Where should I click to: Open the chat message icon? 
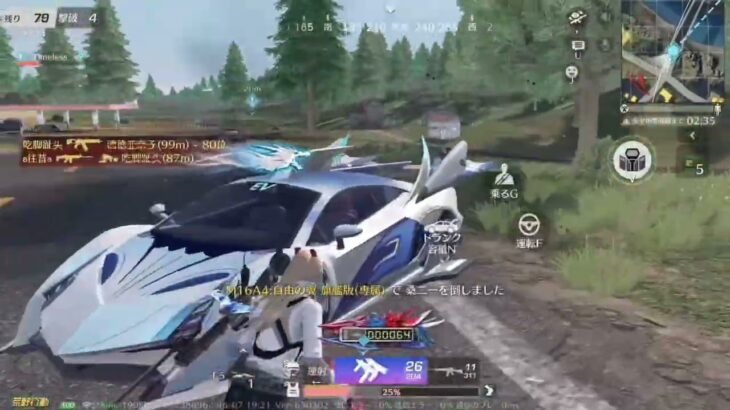pos(577,45)
